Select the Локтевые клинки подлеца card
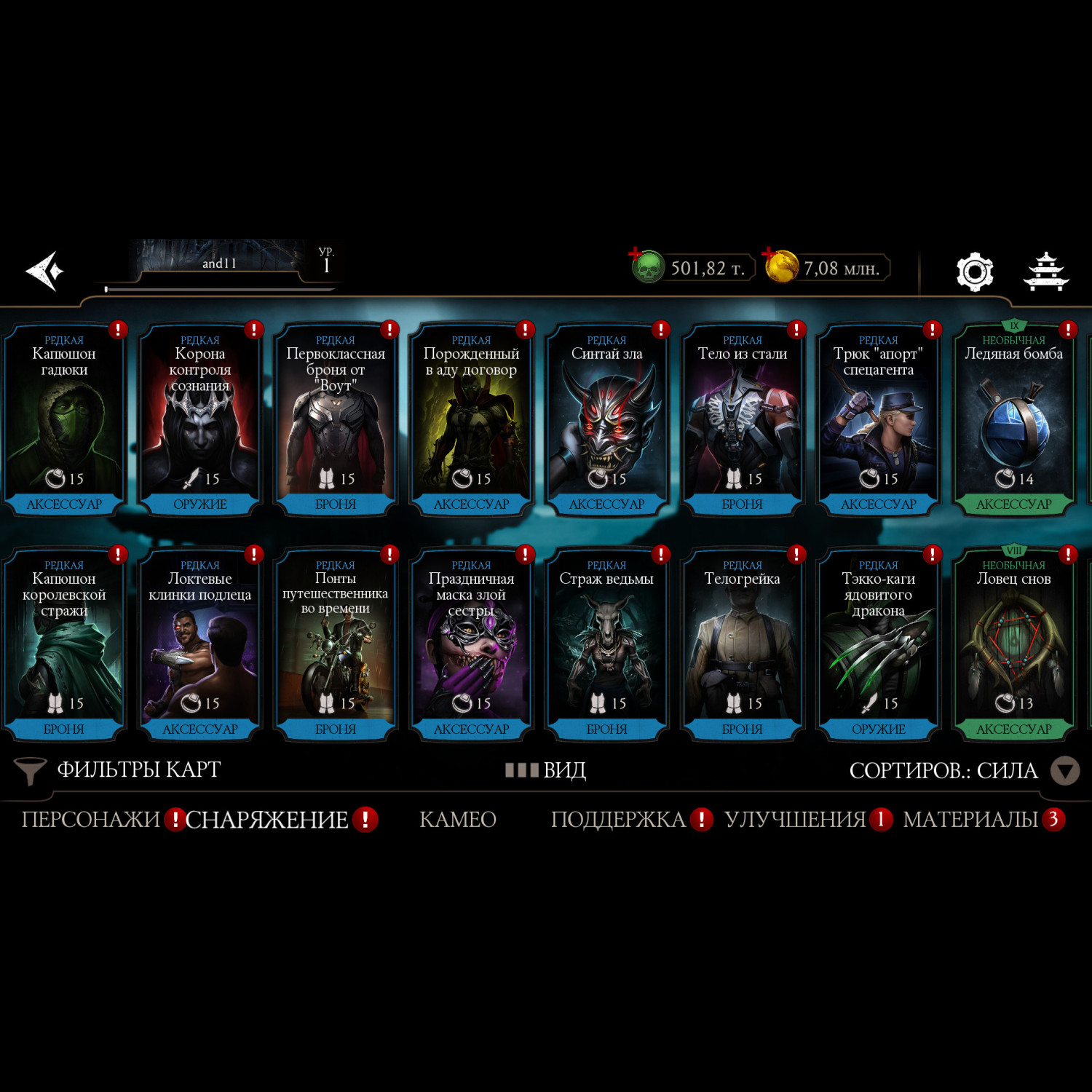 pos(200,644)
